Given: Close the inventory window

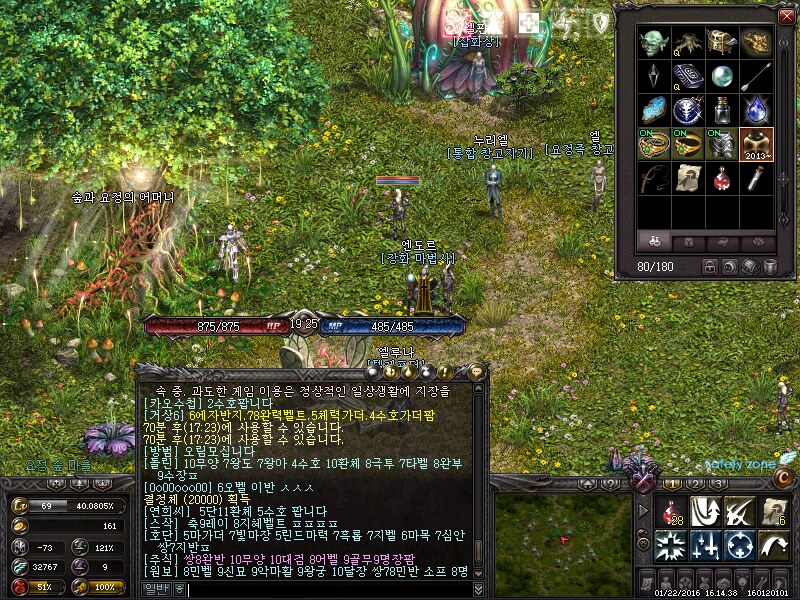Looking at the screenshot, I should coord(785,16).
